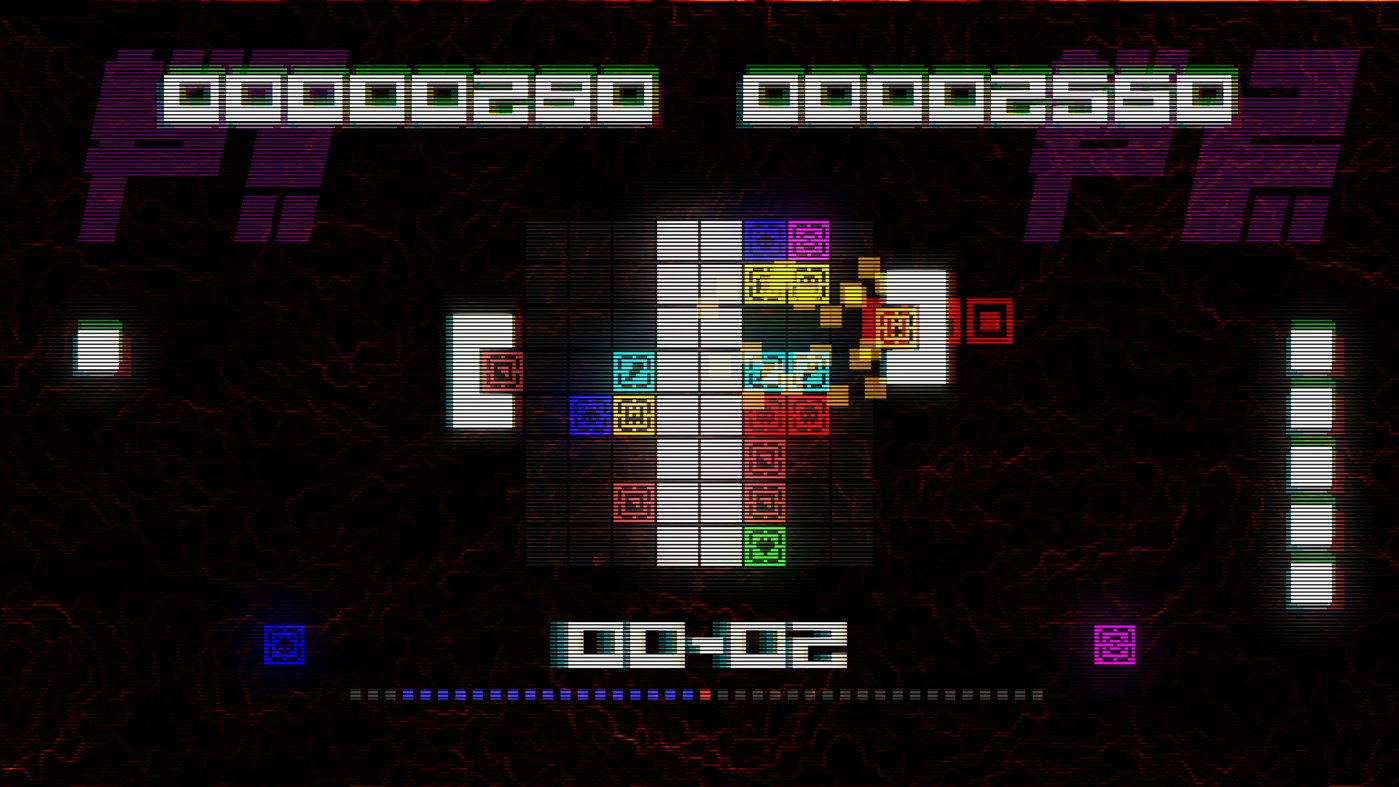1399x787 pixels.
Task: Click the 00:02 timer below the grid
Action: (x=700, y=645)
